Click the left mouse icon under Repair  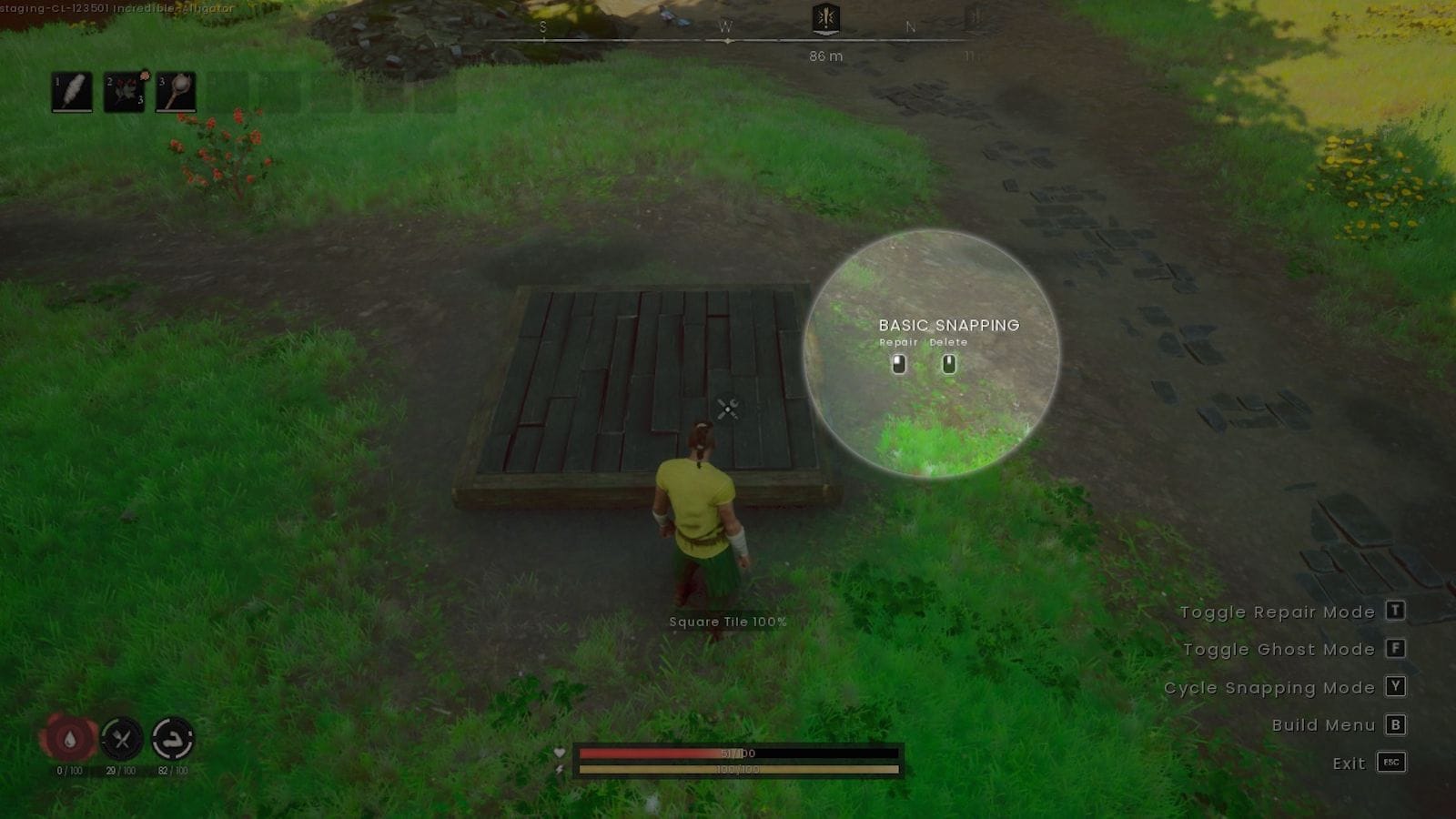899,364
